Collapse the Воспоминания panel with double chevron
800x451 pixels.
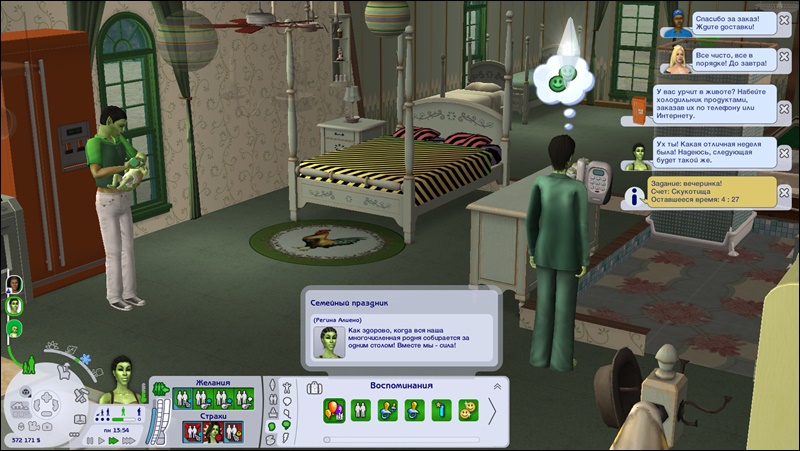497,386
